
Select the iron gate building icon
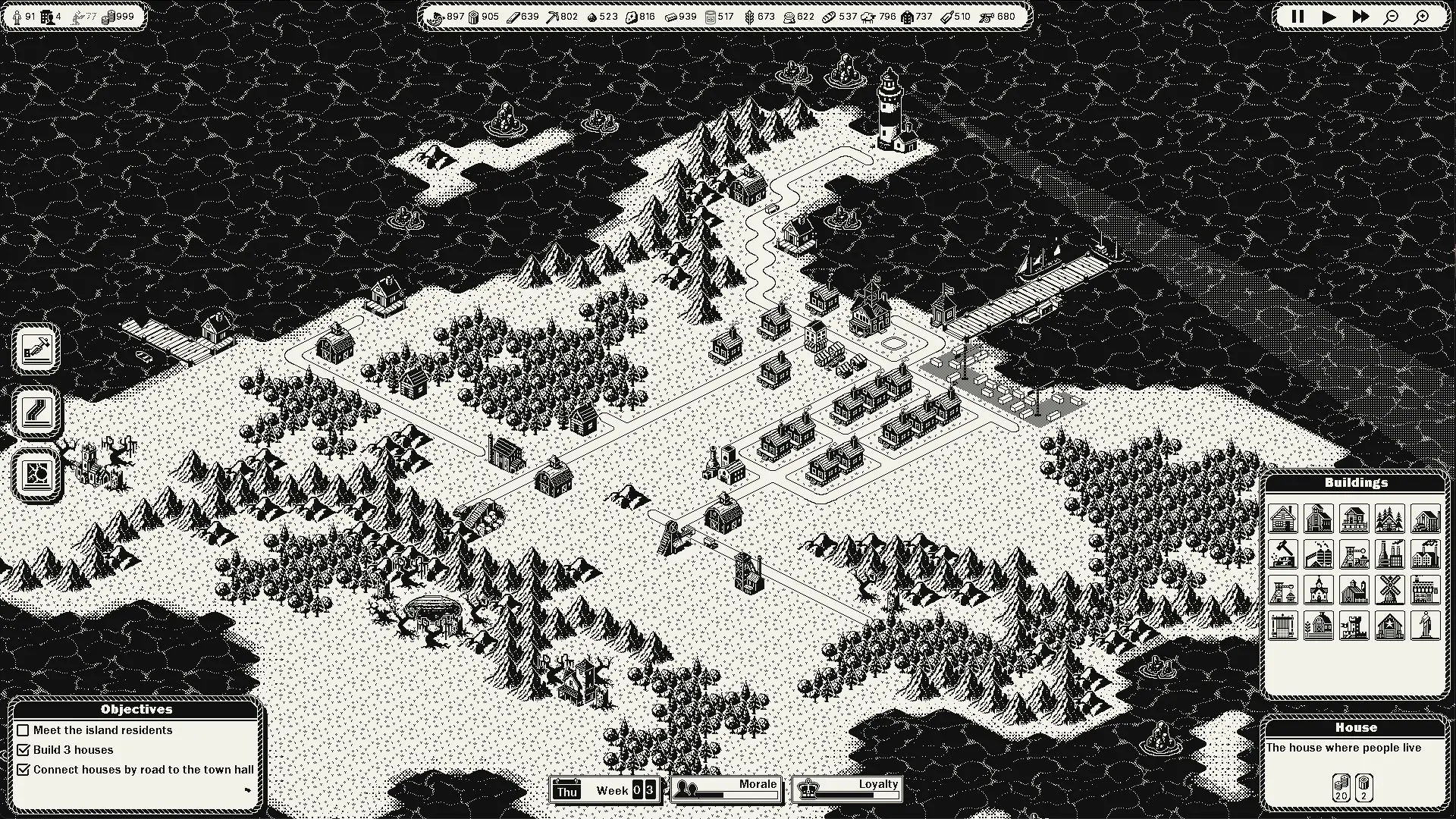[1282, 626]
